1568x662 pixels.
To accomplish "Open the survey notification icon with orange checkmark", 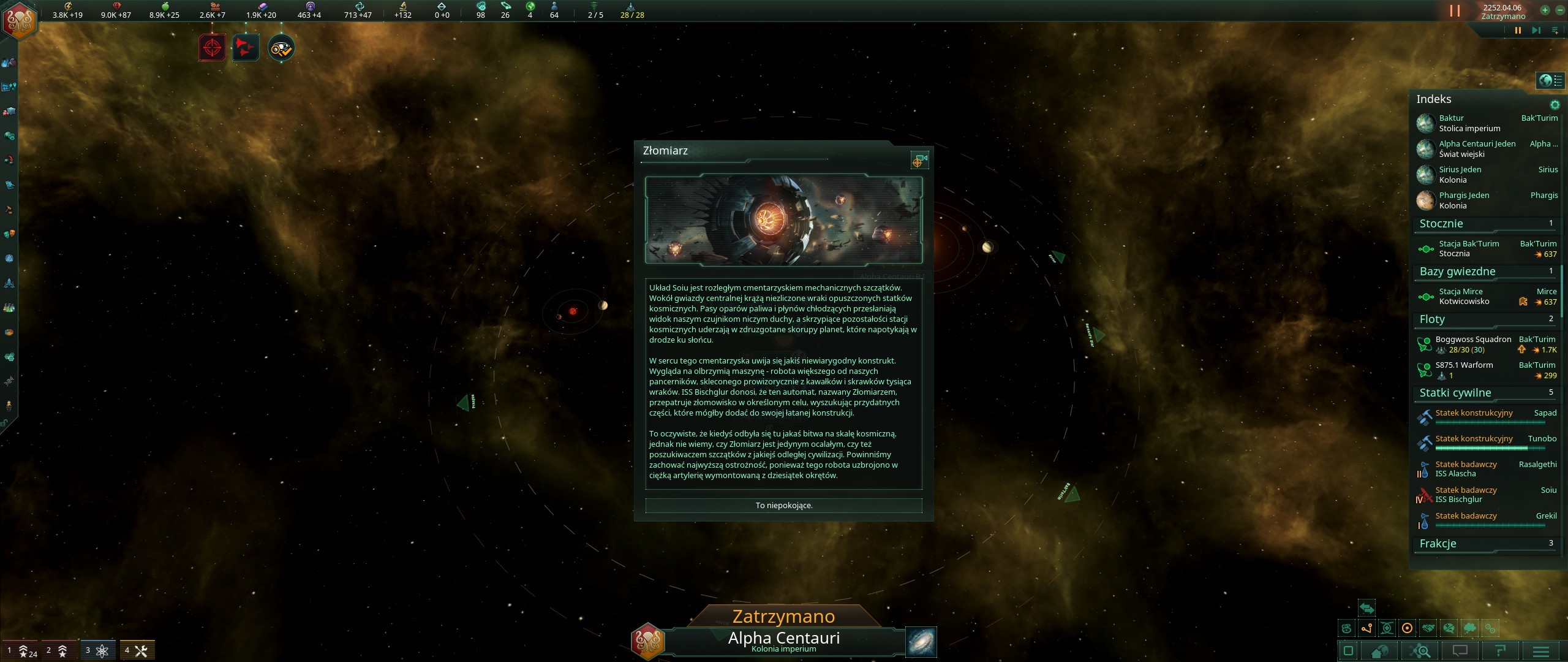I will (x=281, y=47).
